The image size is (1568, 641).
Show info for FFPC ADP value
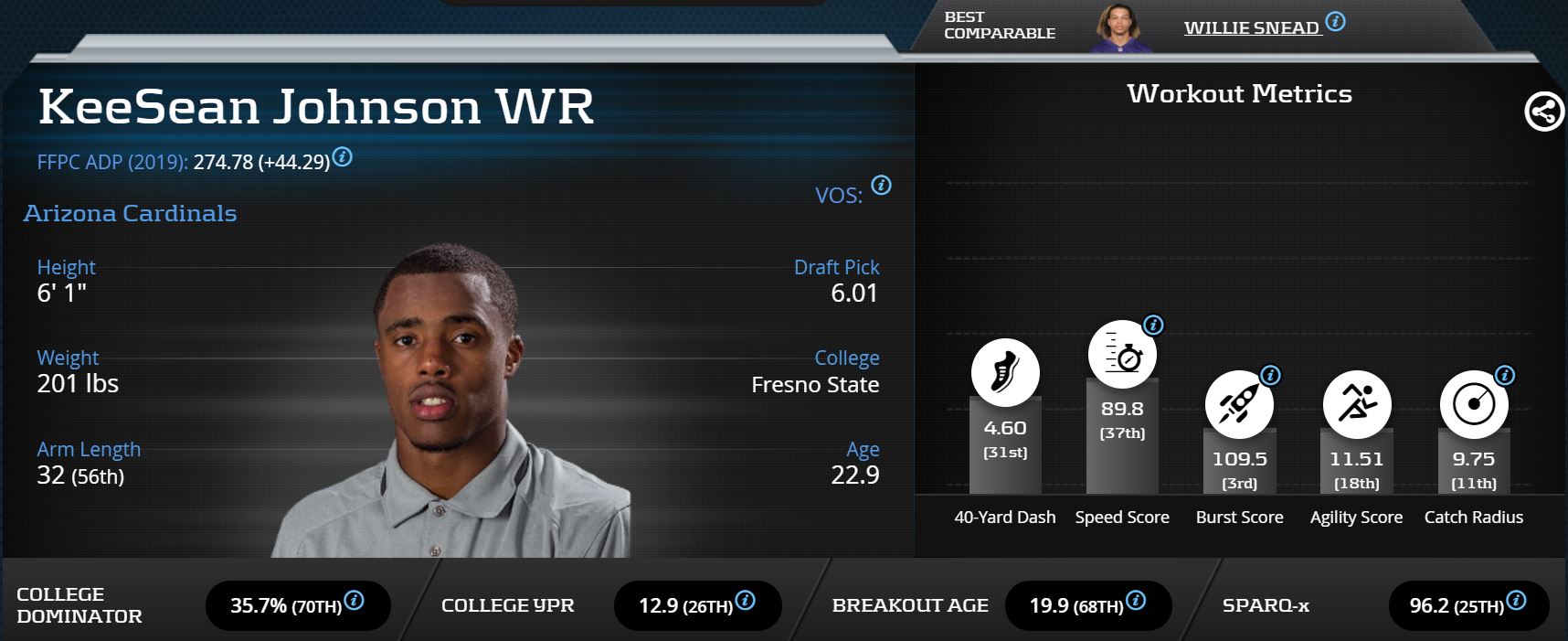tap(343, 156)
